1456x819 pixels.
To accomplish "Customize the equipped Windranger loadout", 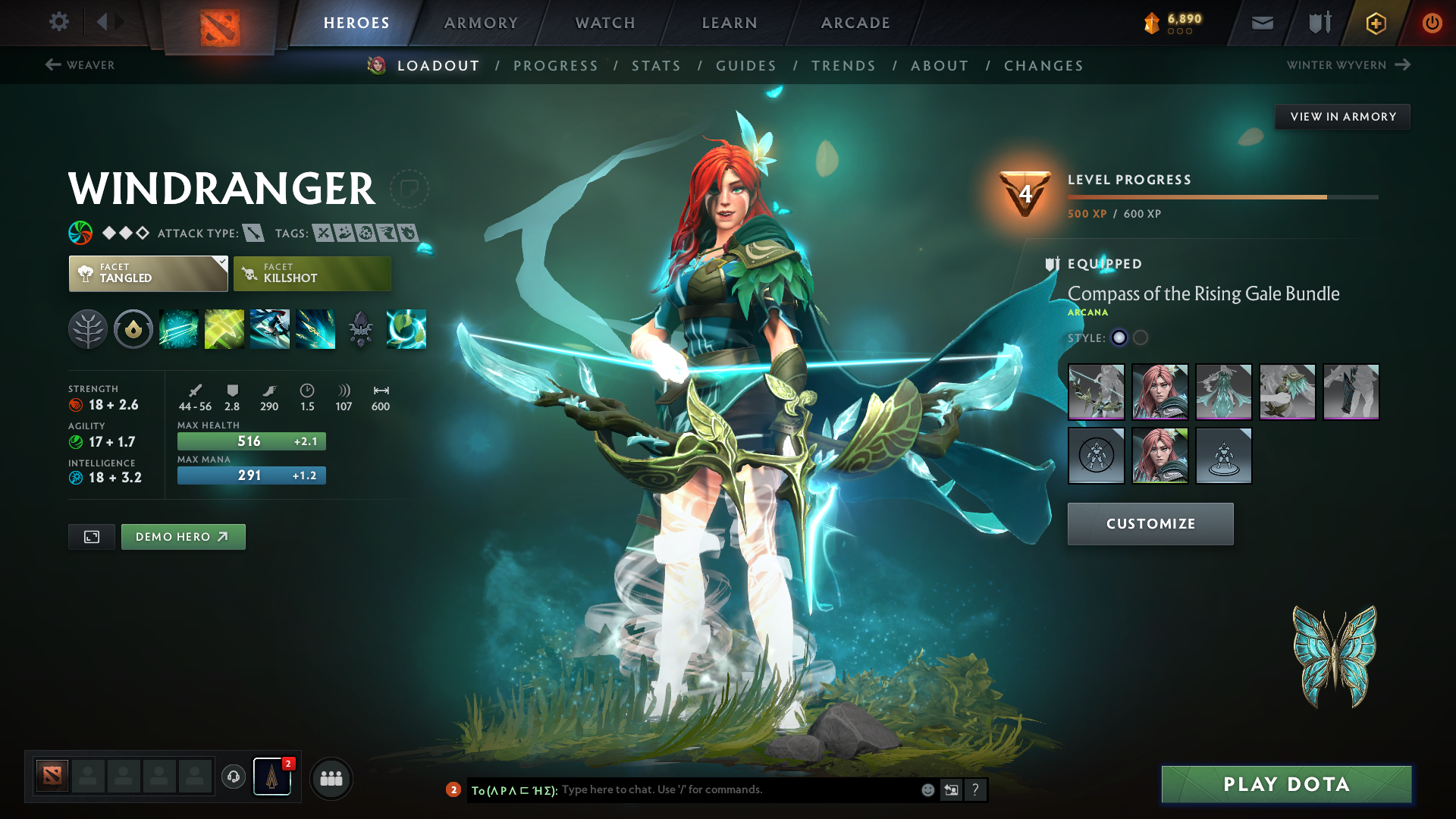I will [1150, 524].
